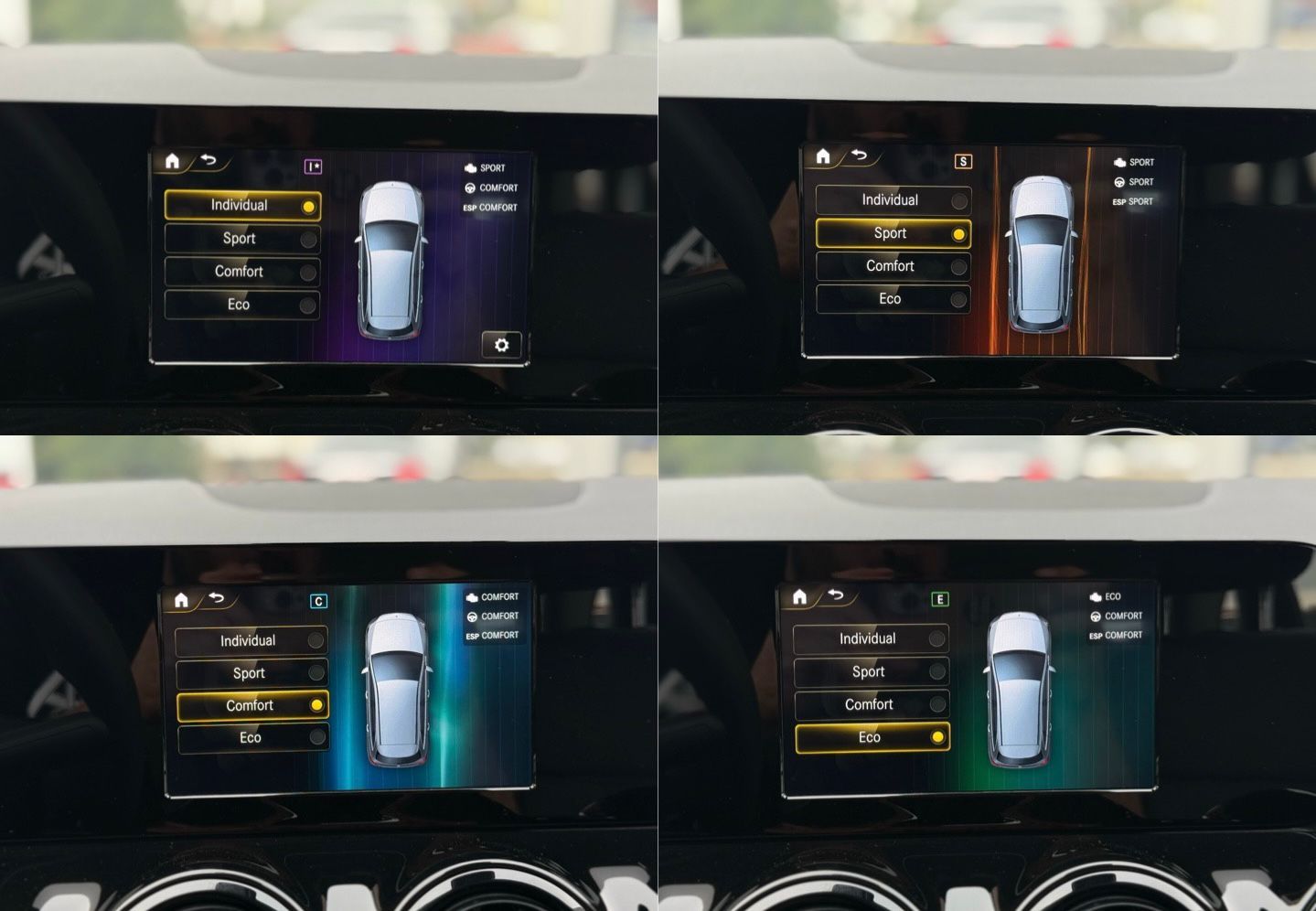Select Comfort on the orange Sport-mode screen

pyautogui.click(x=892, y=266)
